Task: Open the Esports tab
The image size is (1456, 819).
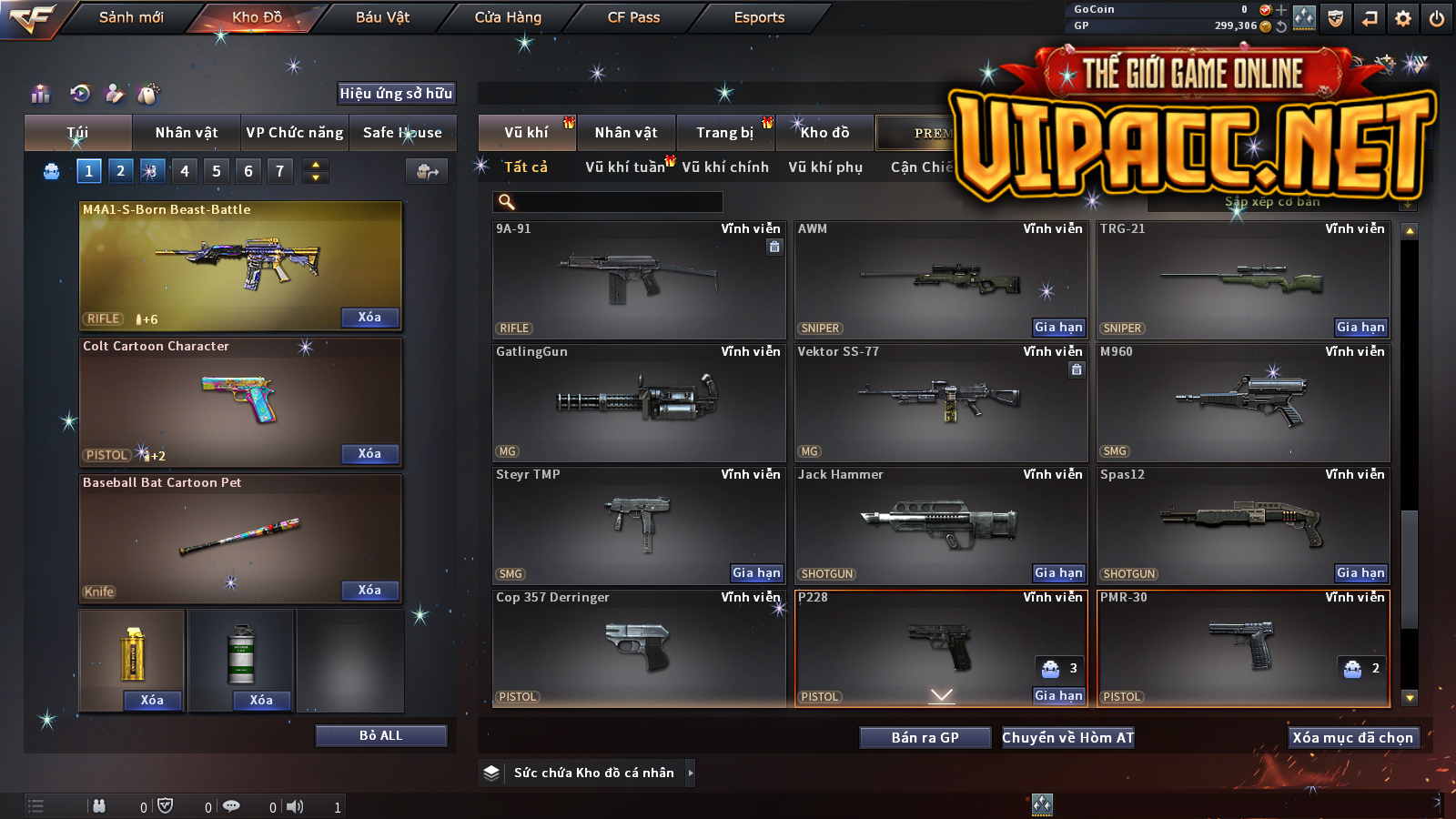Action: click(x=759, y=17)
